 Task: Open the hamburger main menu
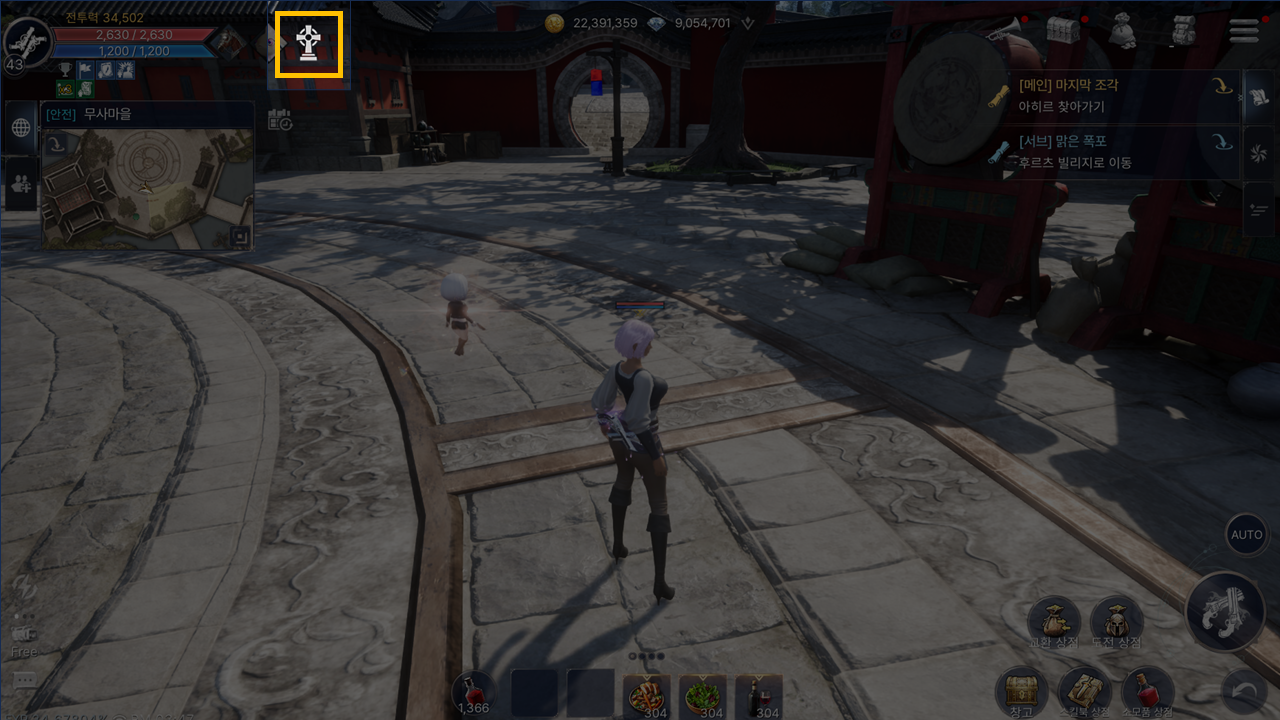pyautogui.click(x=1244, y=31)
